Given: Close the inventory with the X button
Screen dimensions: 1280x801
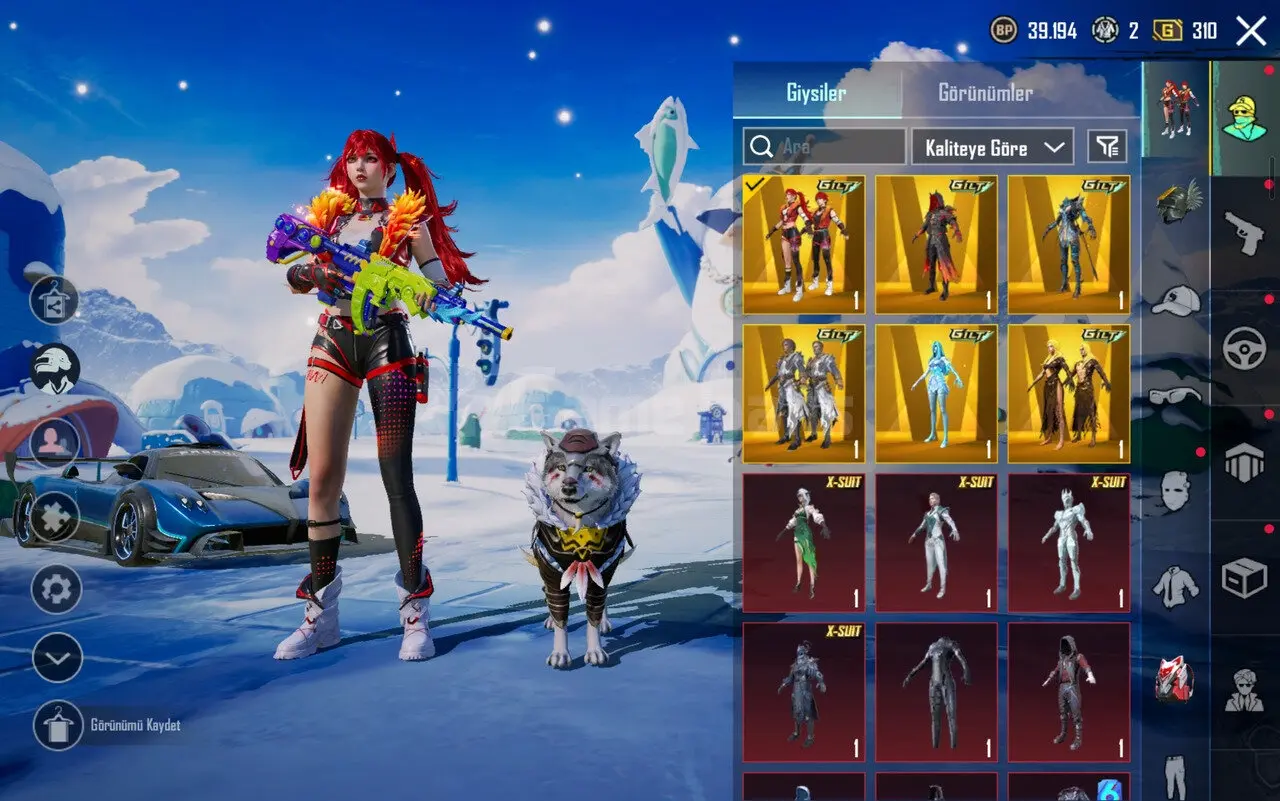Looking at the screenshot, I should click(1251, 31).
